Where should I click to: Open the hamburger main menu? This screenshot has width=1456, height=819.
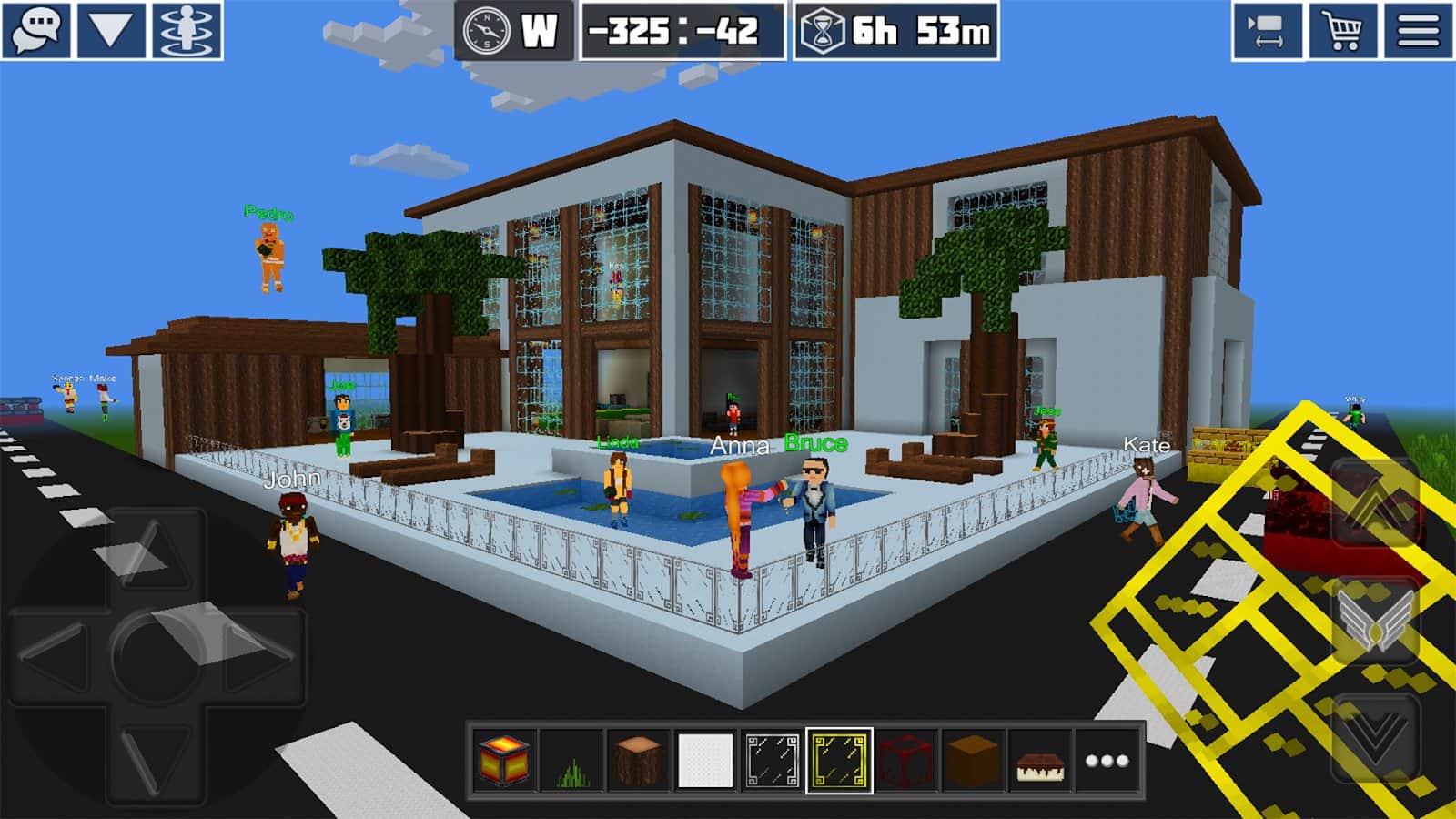point(1418,31)
